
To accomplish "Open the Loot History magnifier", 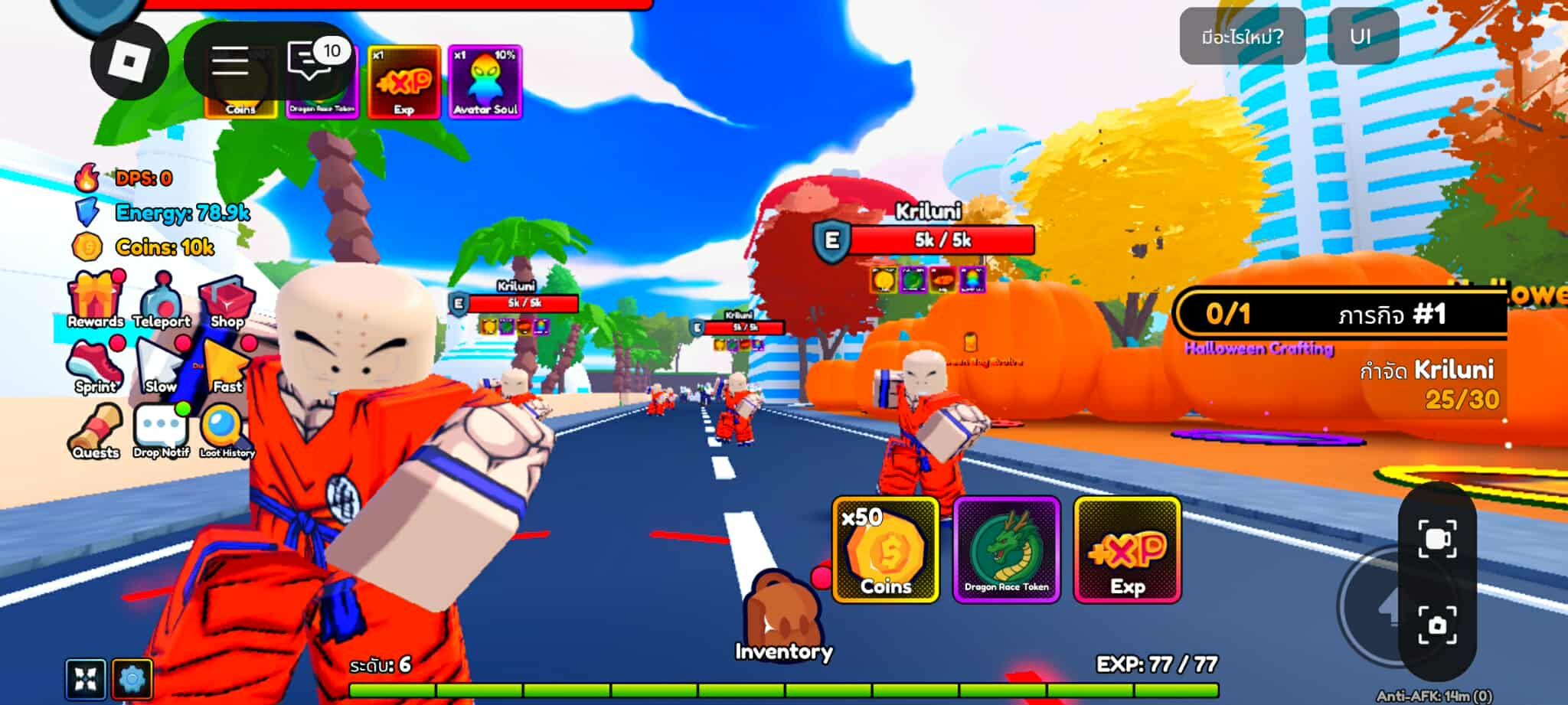I will click(227, 430).
